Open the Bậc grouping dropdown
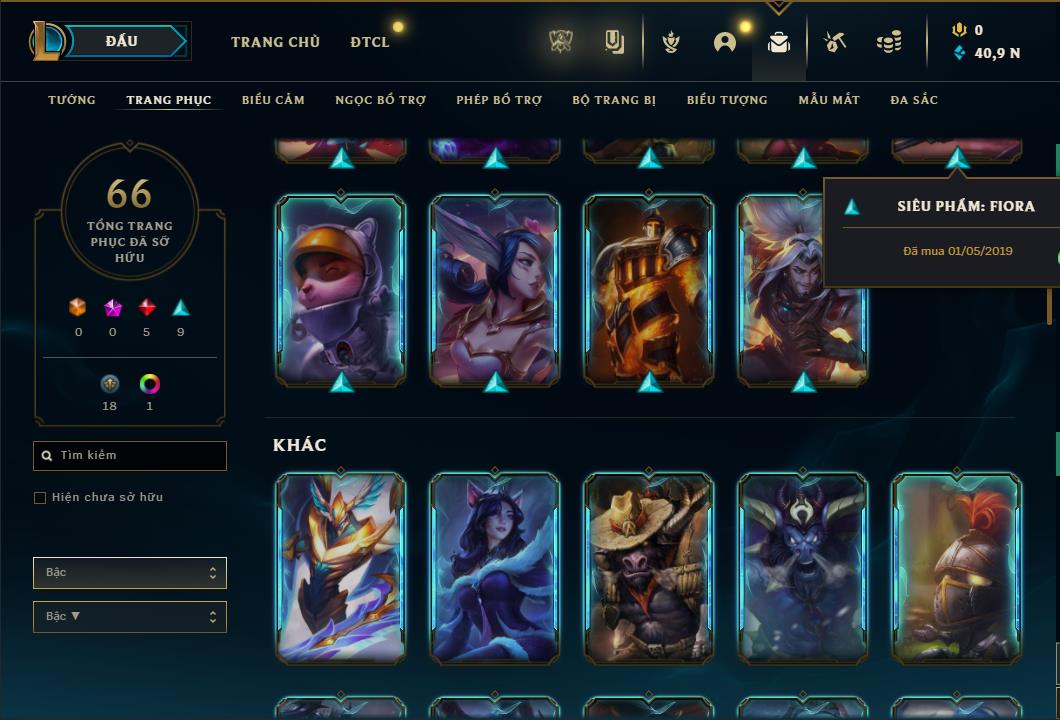1060x720 pixels. pos(130,573)
